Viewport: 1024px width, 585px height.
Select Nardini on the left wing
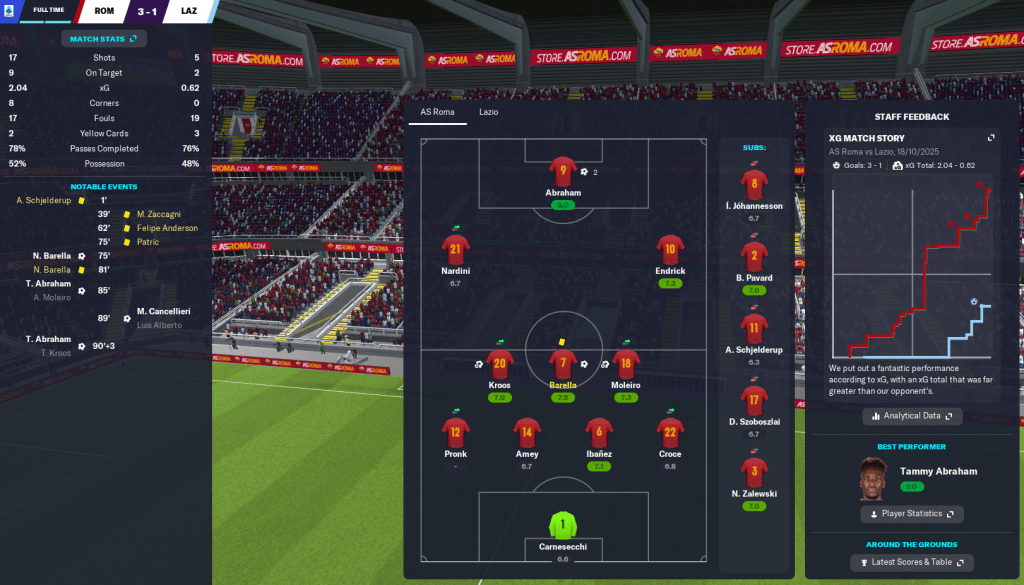pyautogui.click(x=455, y=250)
